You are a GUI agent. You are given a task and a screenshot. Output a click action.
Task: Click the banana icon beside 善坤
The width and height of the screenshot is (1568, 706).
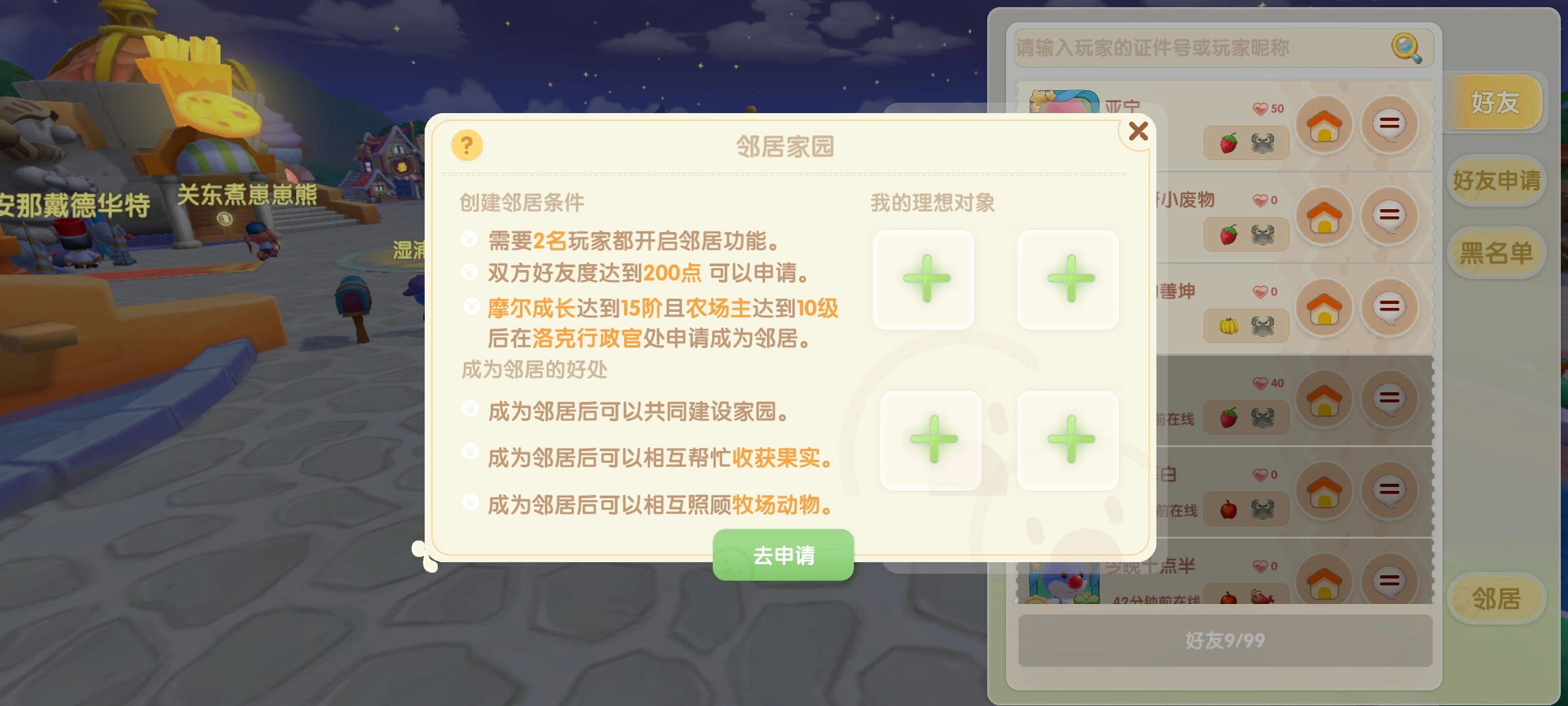(1227, 326)
